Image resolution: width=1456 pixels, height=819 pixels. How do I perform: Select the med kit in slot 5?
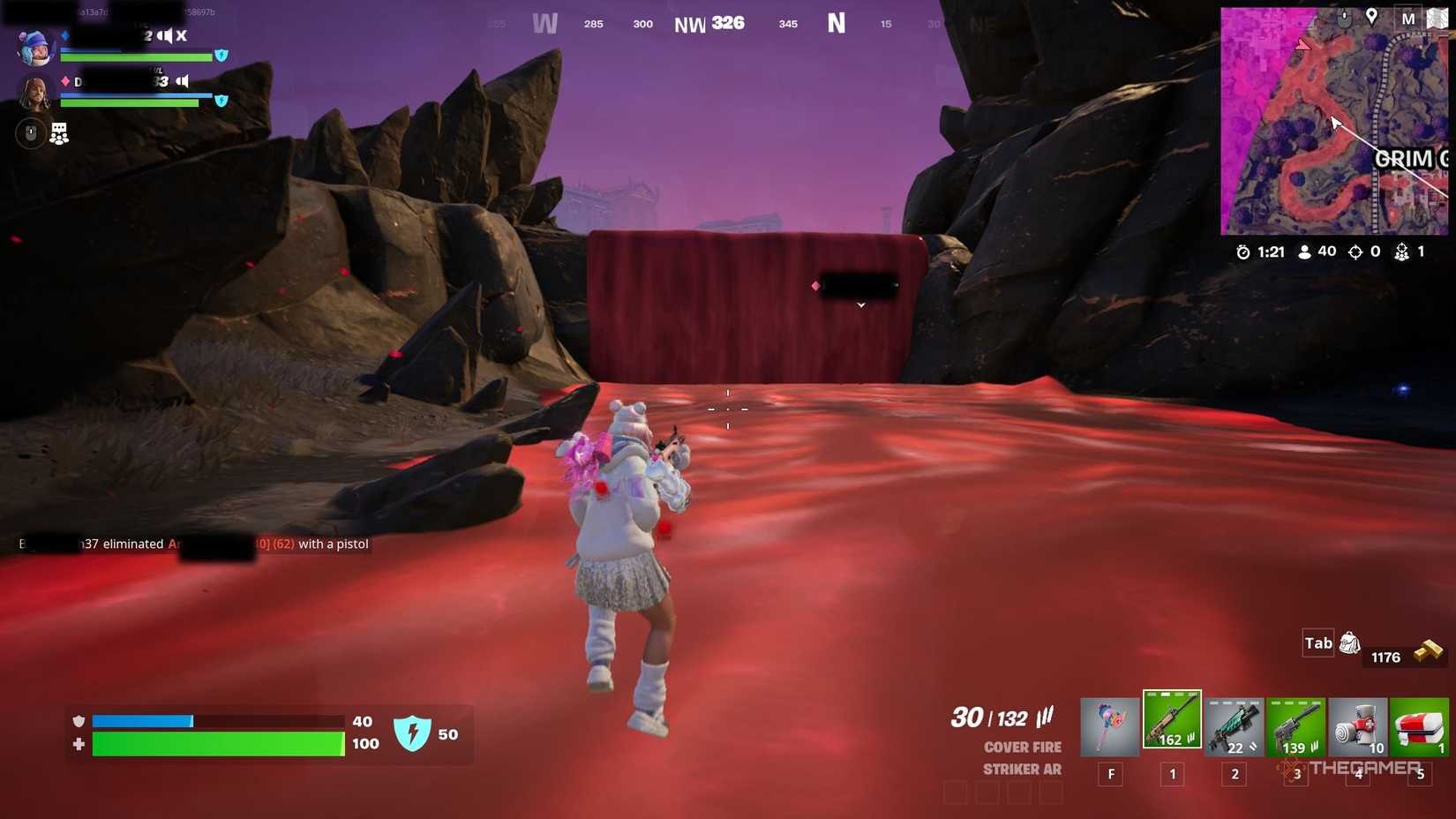(x=1421, y=724)
